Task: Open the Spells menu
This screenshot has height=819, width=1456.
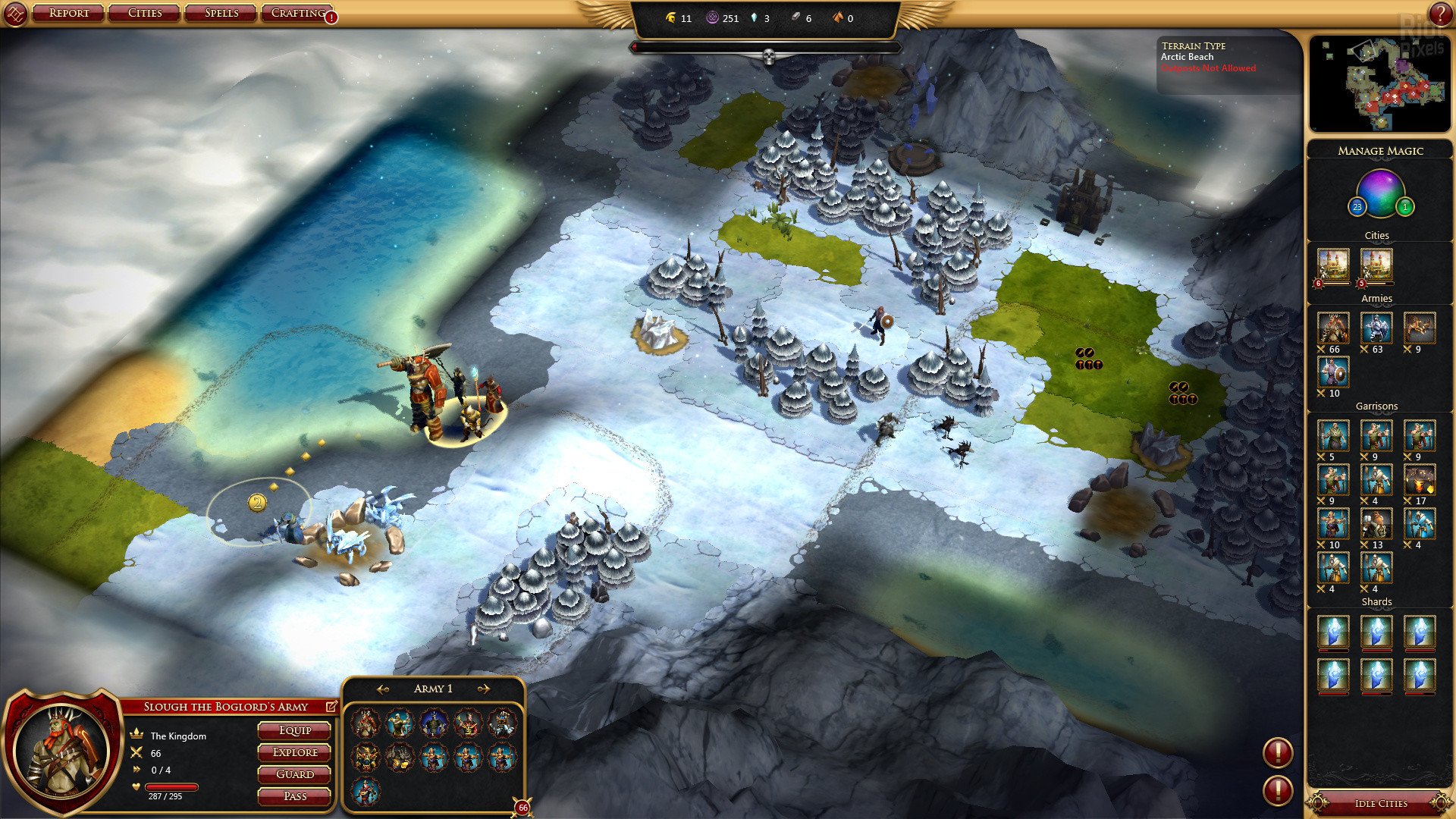Action: 221,13
